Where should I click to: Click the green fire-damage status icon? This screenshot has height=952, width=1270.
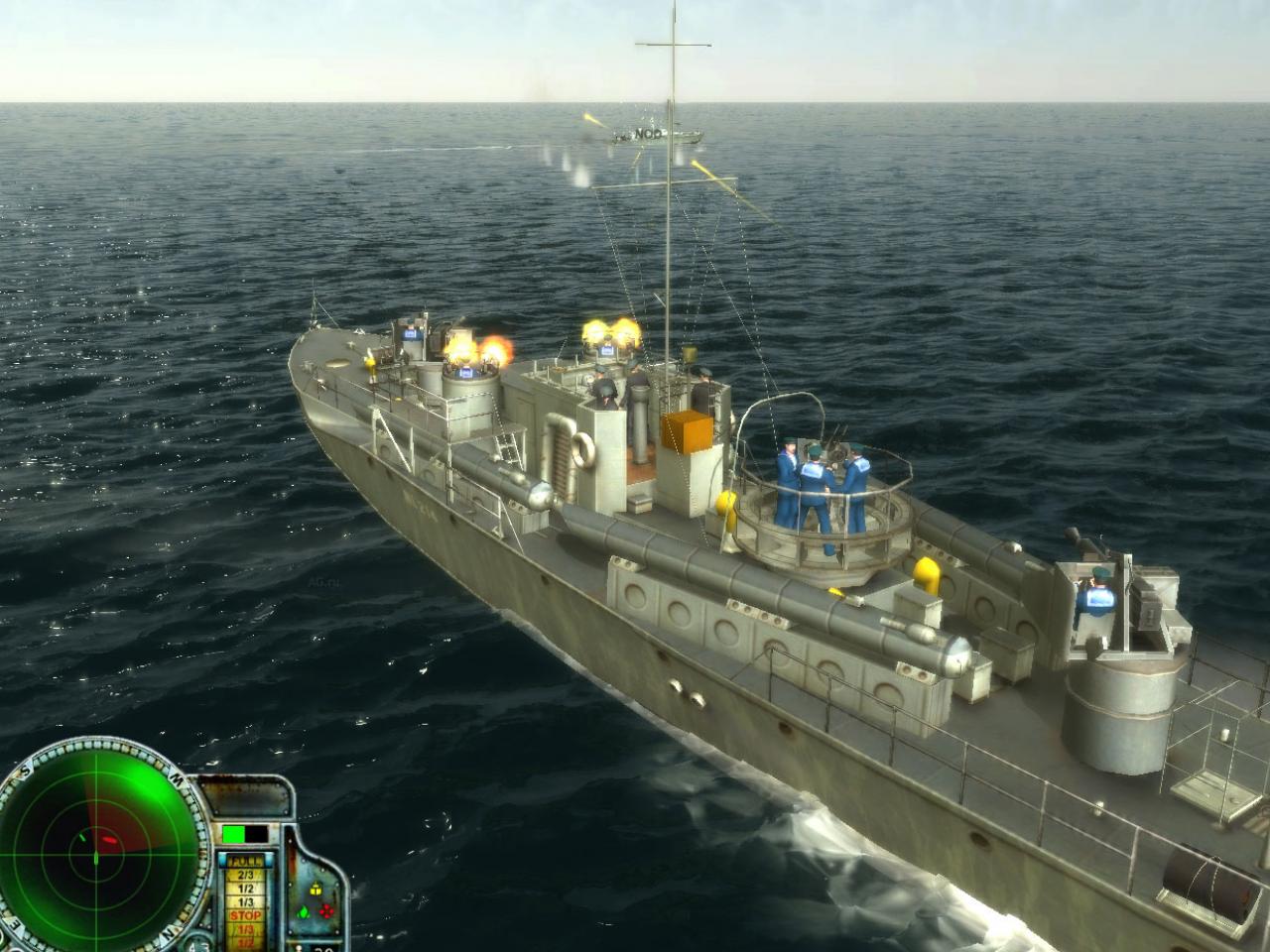[303, 911]
